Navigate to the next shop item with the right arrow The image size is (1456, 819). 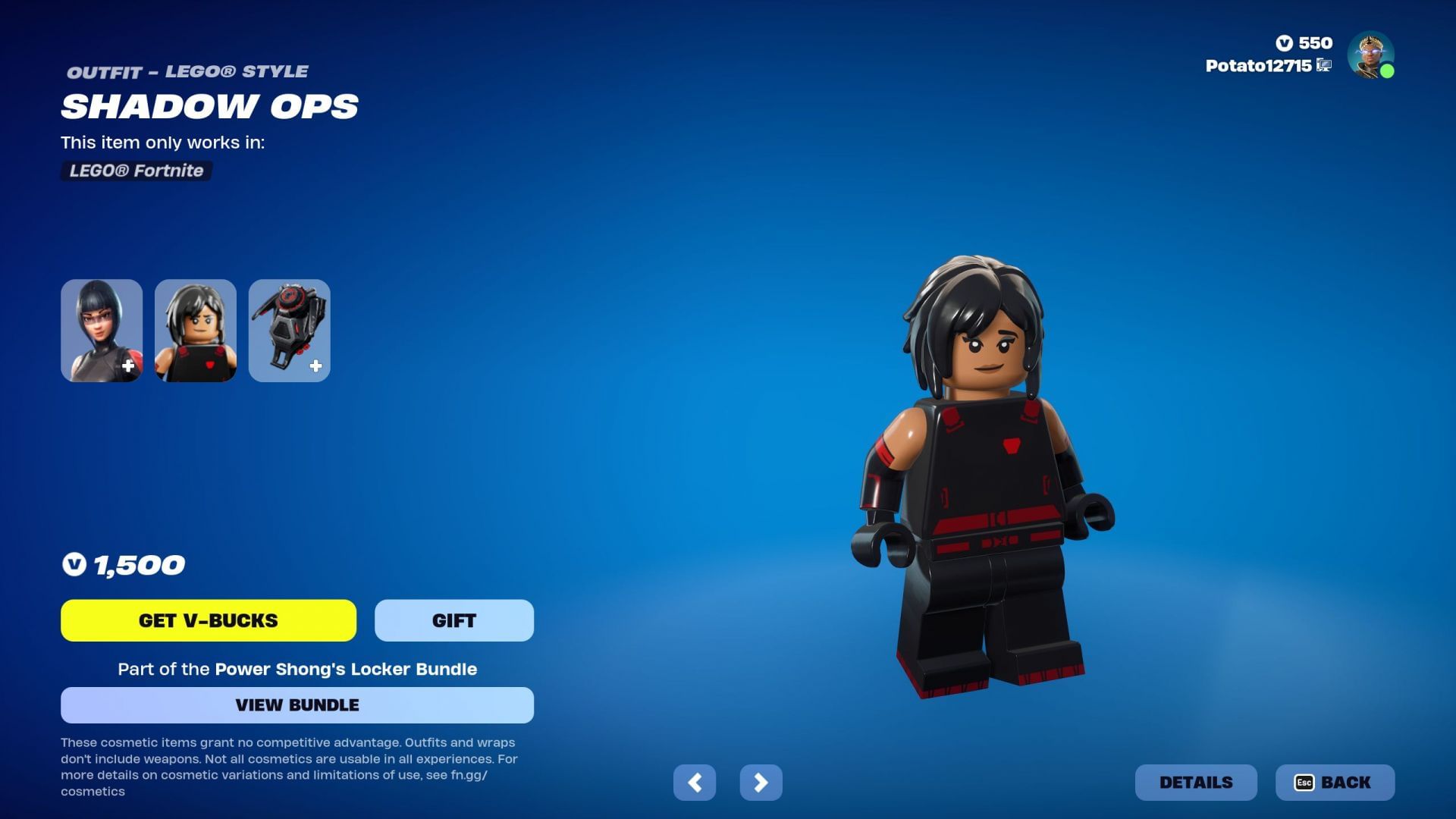(761, 782)
